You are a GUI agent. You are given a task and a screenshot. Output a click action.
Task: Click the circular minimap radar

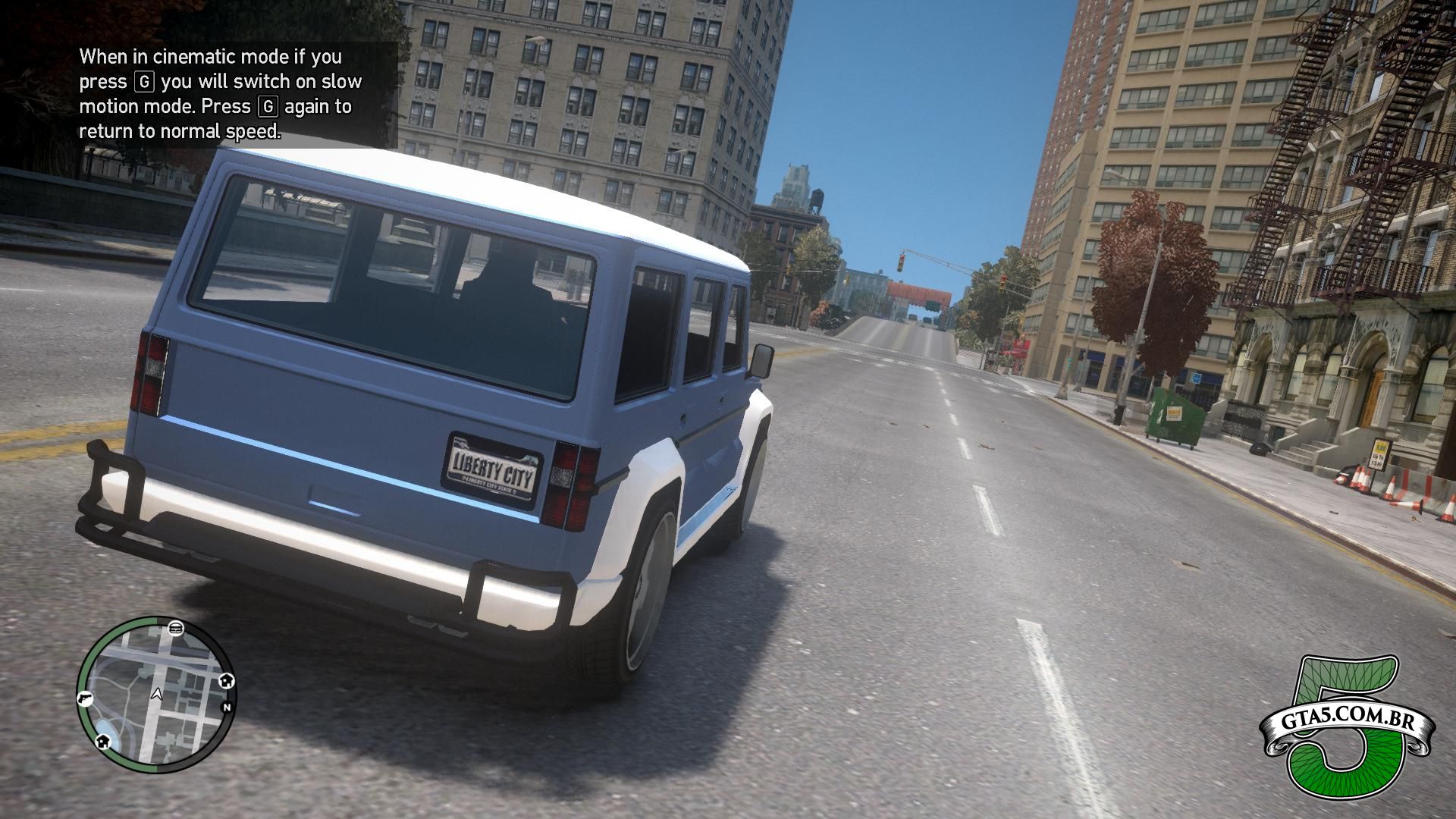[155, 694]
